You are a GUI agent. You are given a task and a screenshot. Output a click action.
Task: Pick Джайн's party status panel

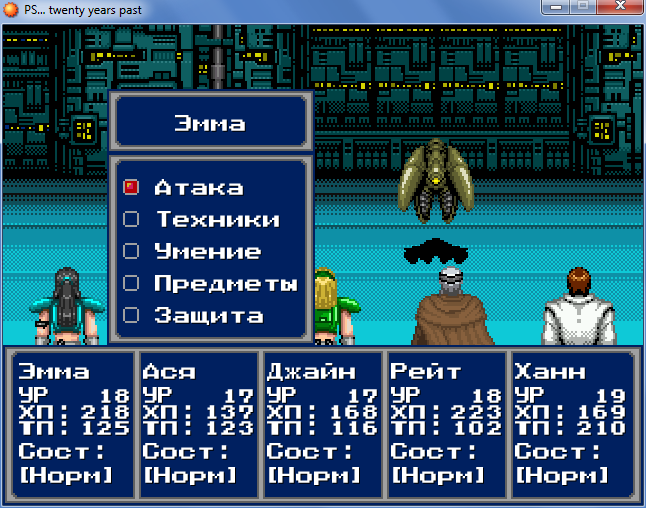pos(321,423)
